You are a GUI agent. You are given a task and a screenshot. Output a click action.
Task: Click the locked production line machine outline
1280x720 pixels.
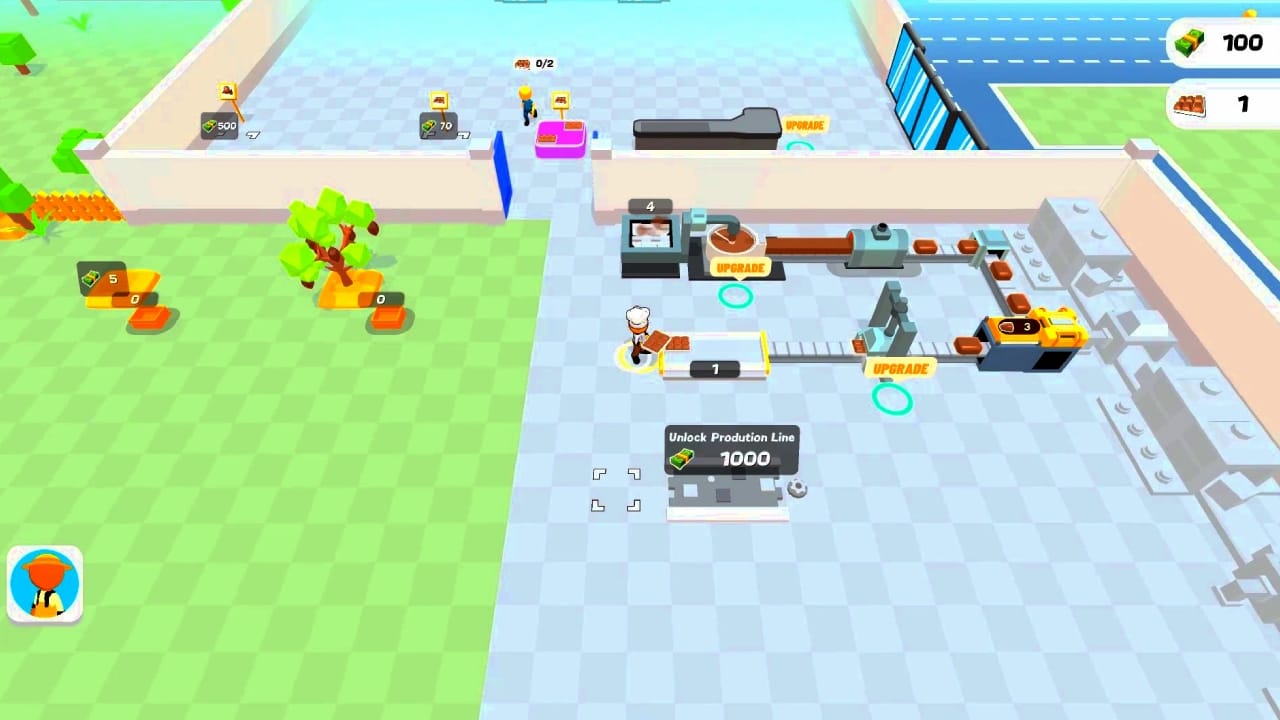(729, 493)
